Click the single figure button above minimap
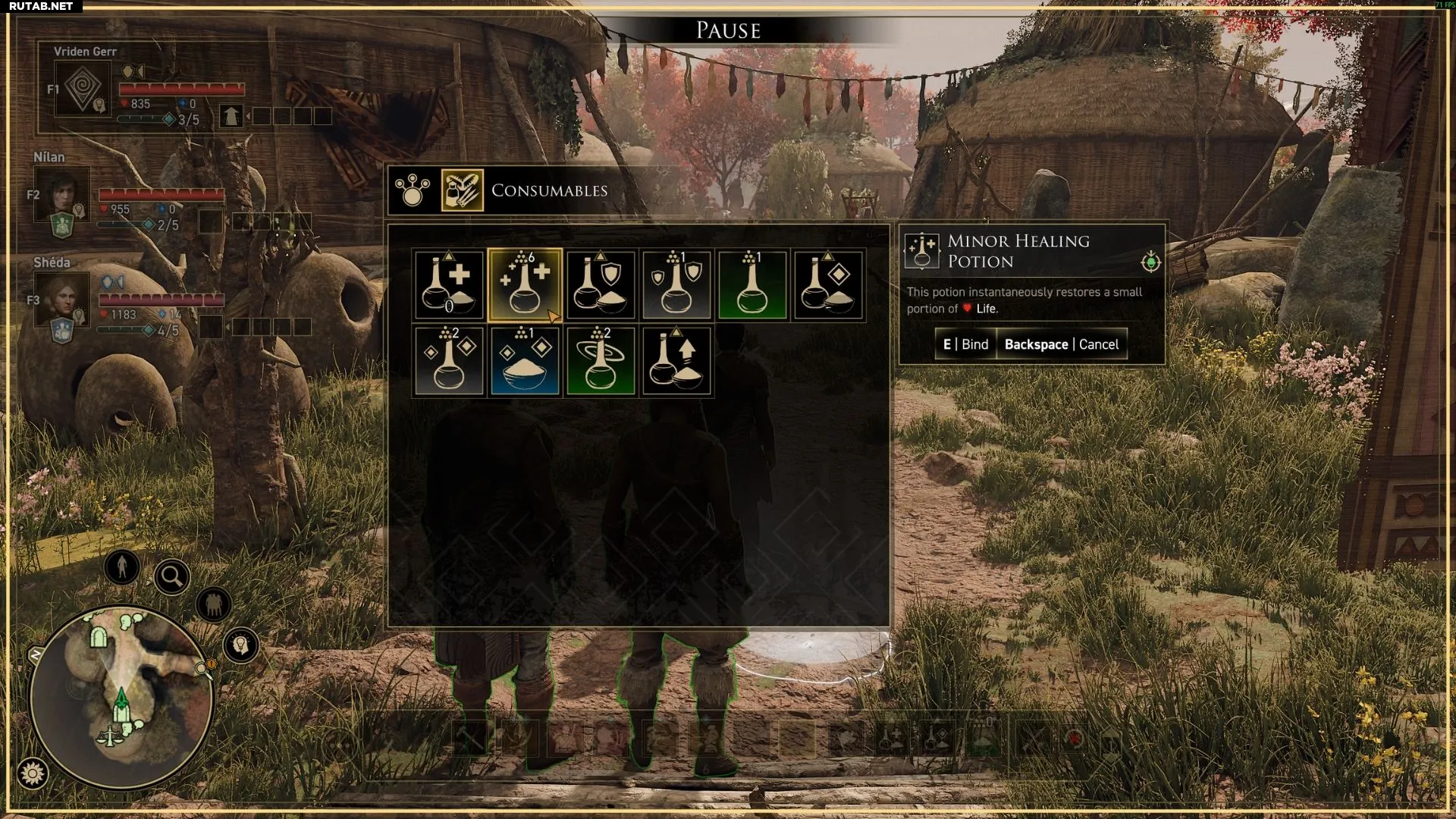Image resolution: width=1456 pixels, height=819 pixels. pos(122,566)
